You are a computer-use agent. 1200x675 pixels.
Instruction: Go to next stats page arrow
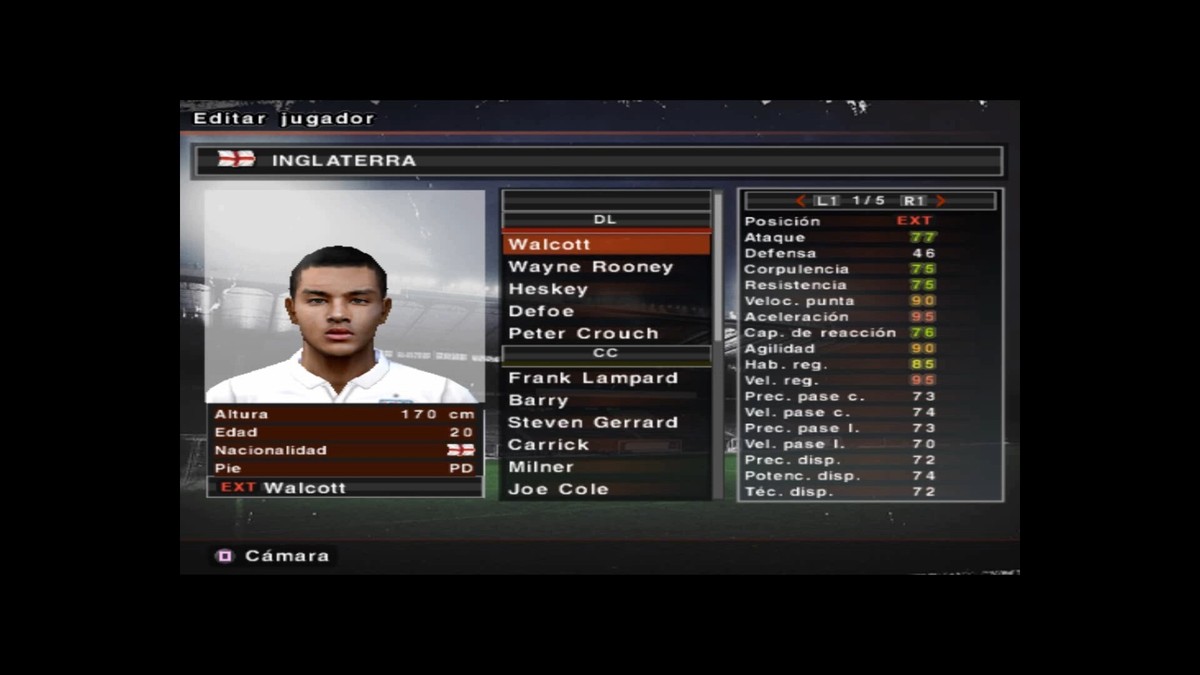tap(941, 201)
